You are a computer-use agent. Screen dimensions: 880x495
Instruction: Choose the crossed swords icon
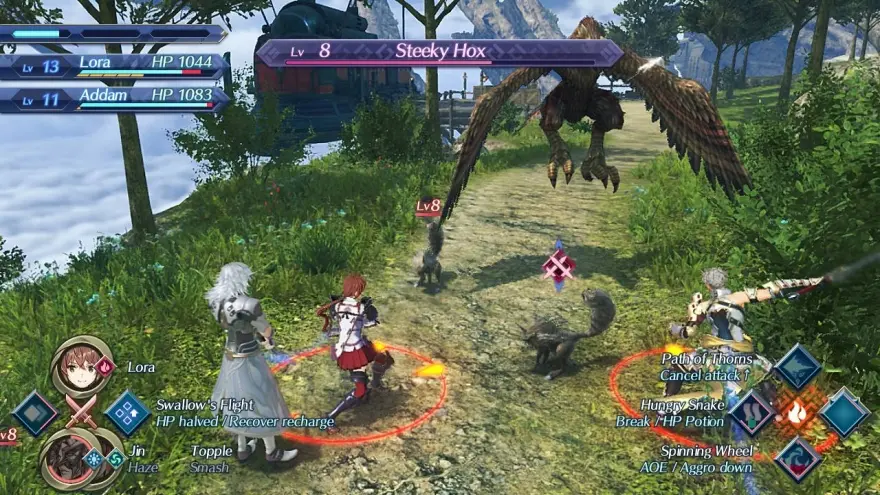pos(80,412)
